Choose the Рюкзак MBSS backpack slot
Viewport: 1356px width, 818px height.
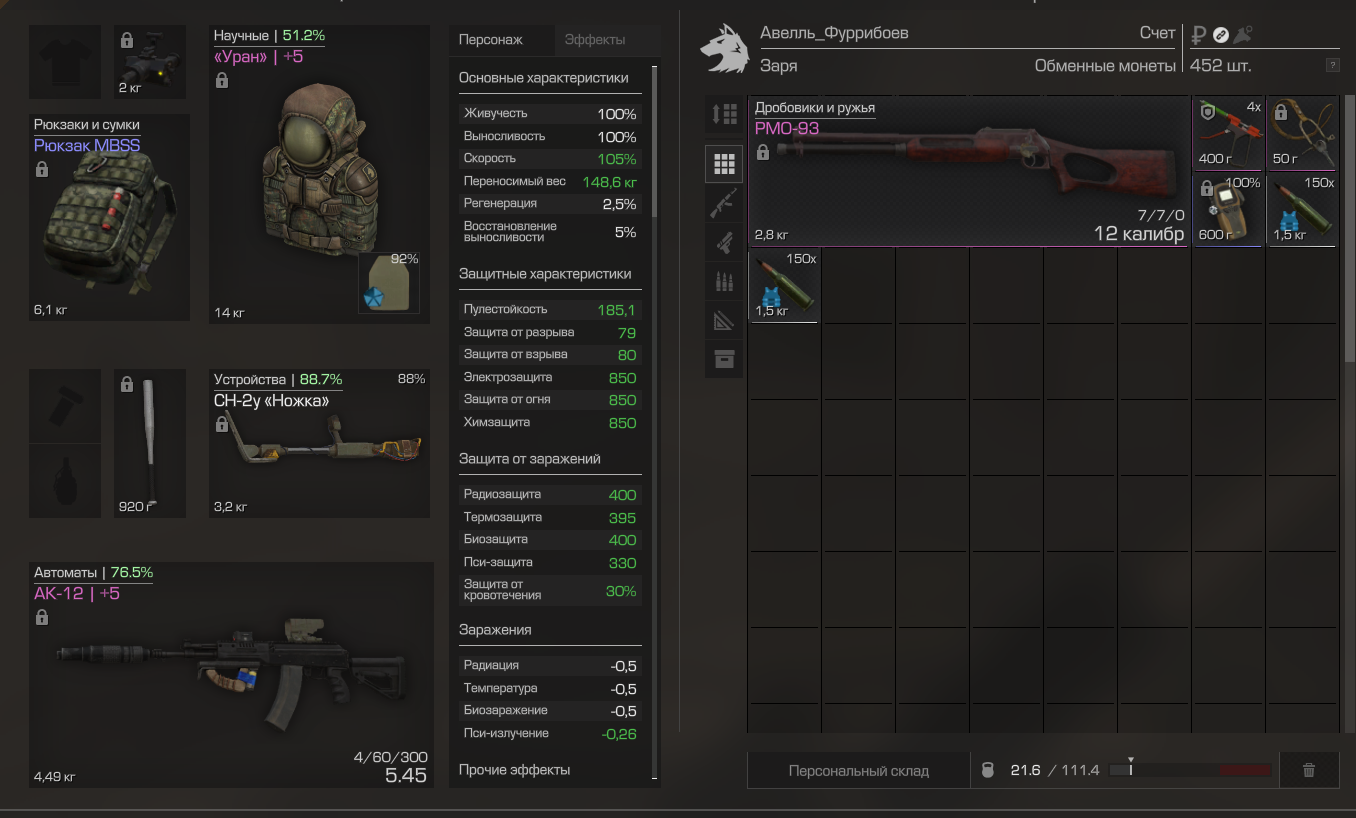[x=109, y=218]
